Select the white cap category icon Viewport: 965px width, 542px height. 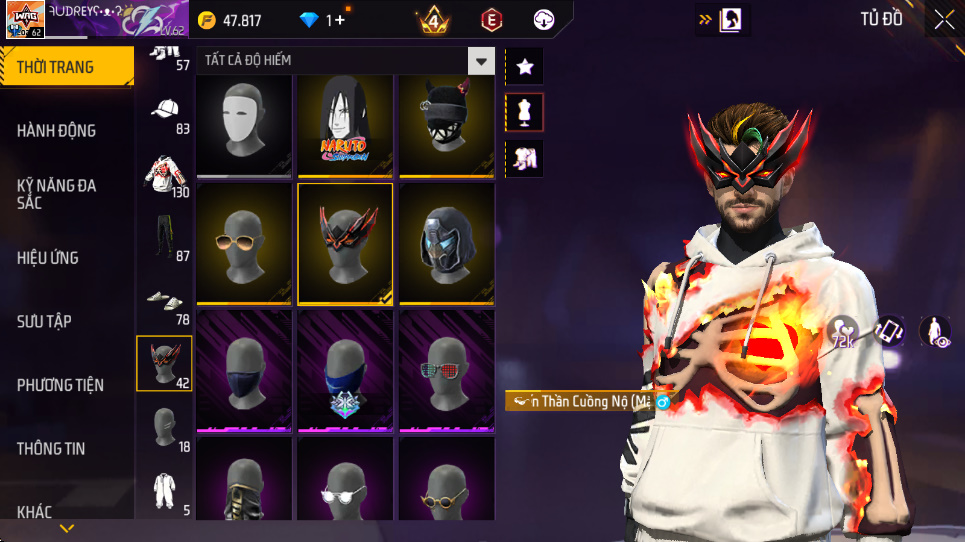point(165,110)
